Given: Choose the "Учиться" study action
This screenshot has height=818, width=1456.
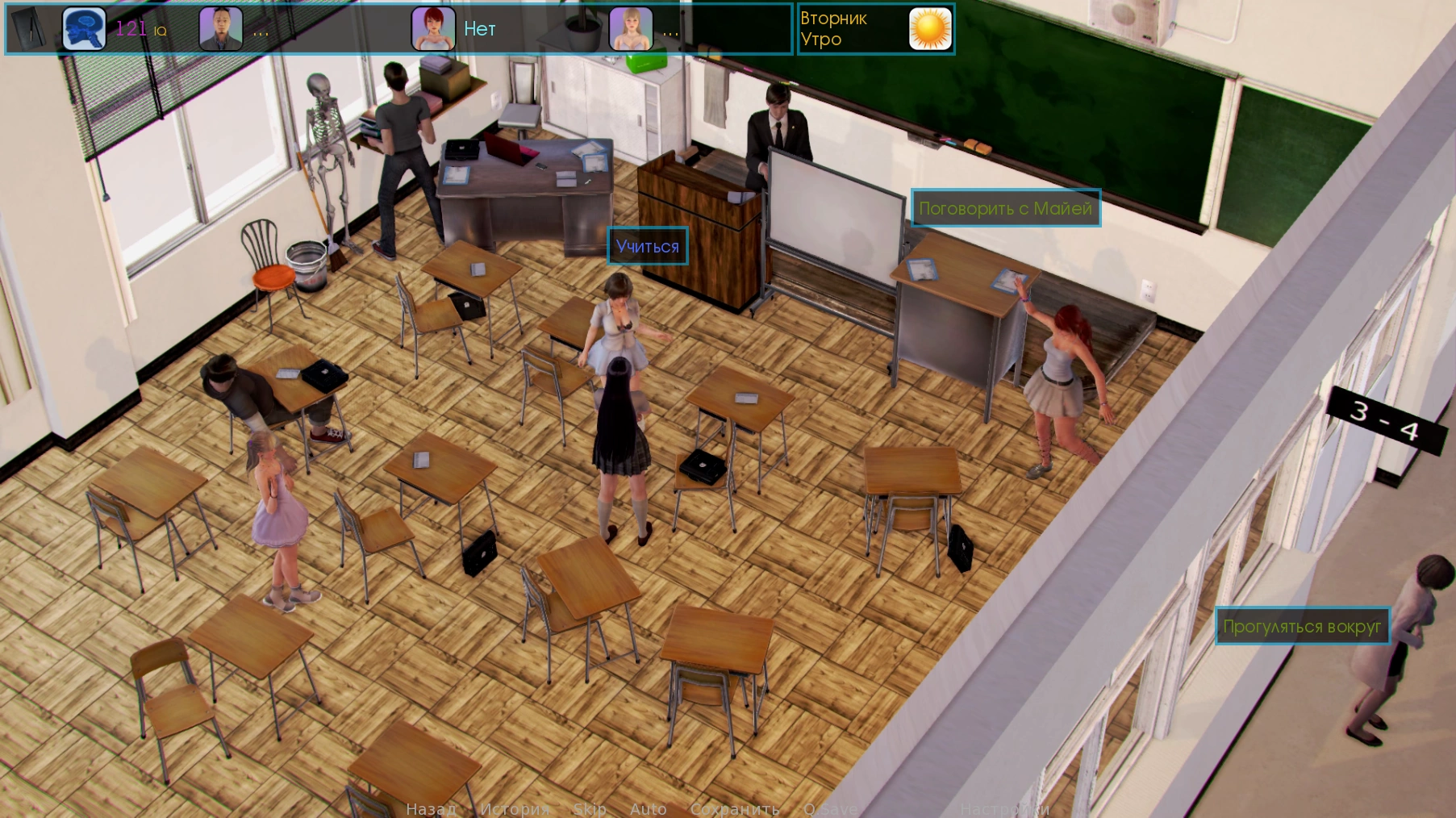Looking at the screenshot, I should click(x=647, y=246).
